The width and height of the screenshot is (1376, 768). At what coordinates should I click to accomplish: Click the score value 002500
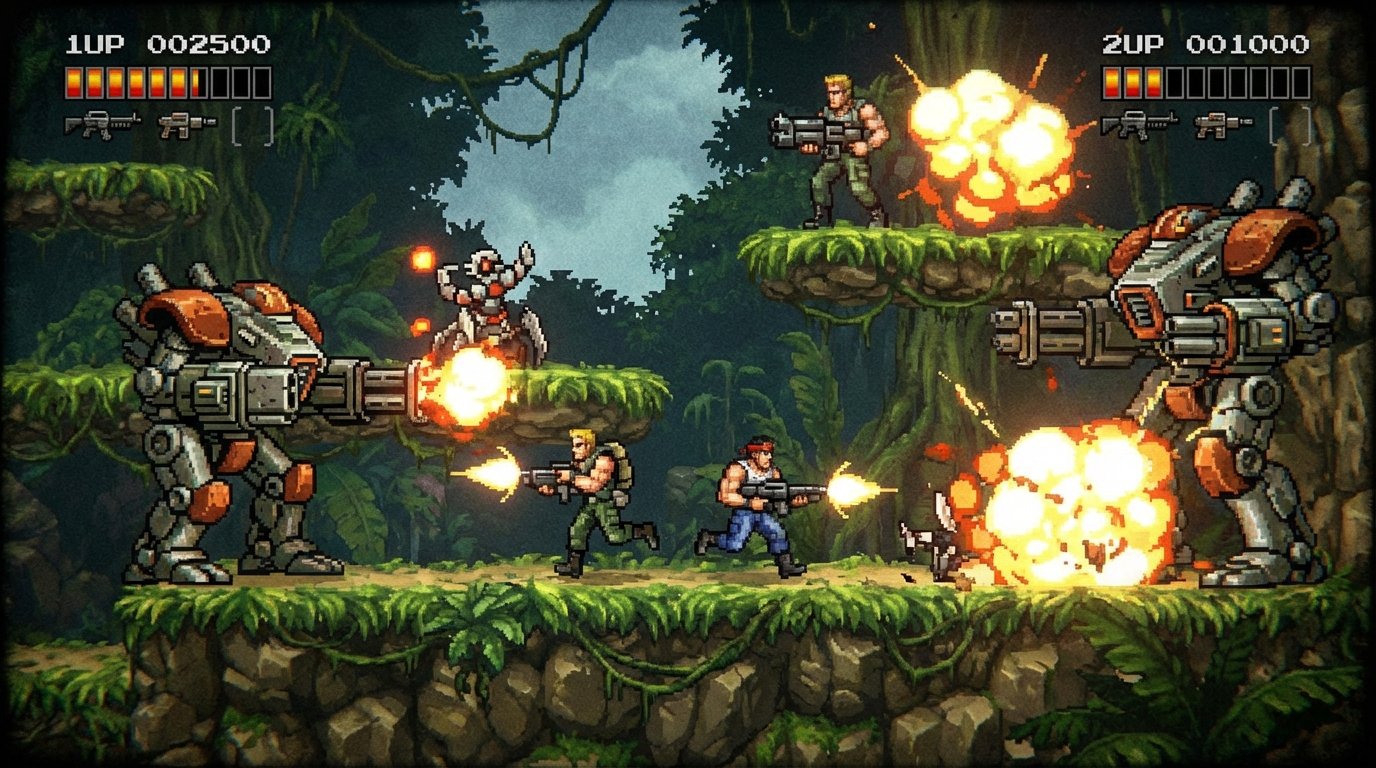tap(210, 42)
